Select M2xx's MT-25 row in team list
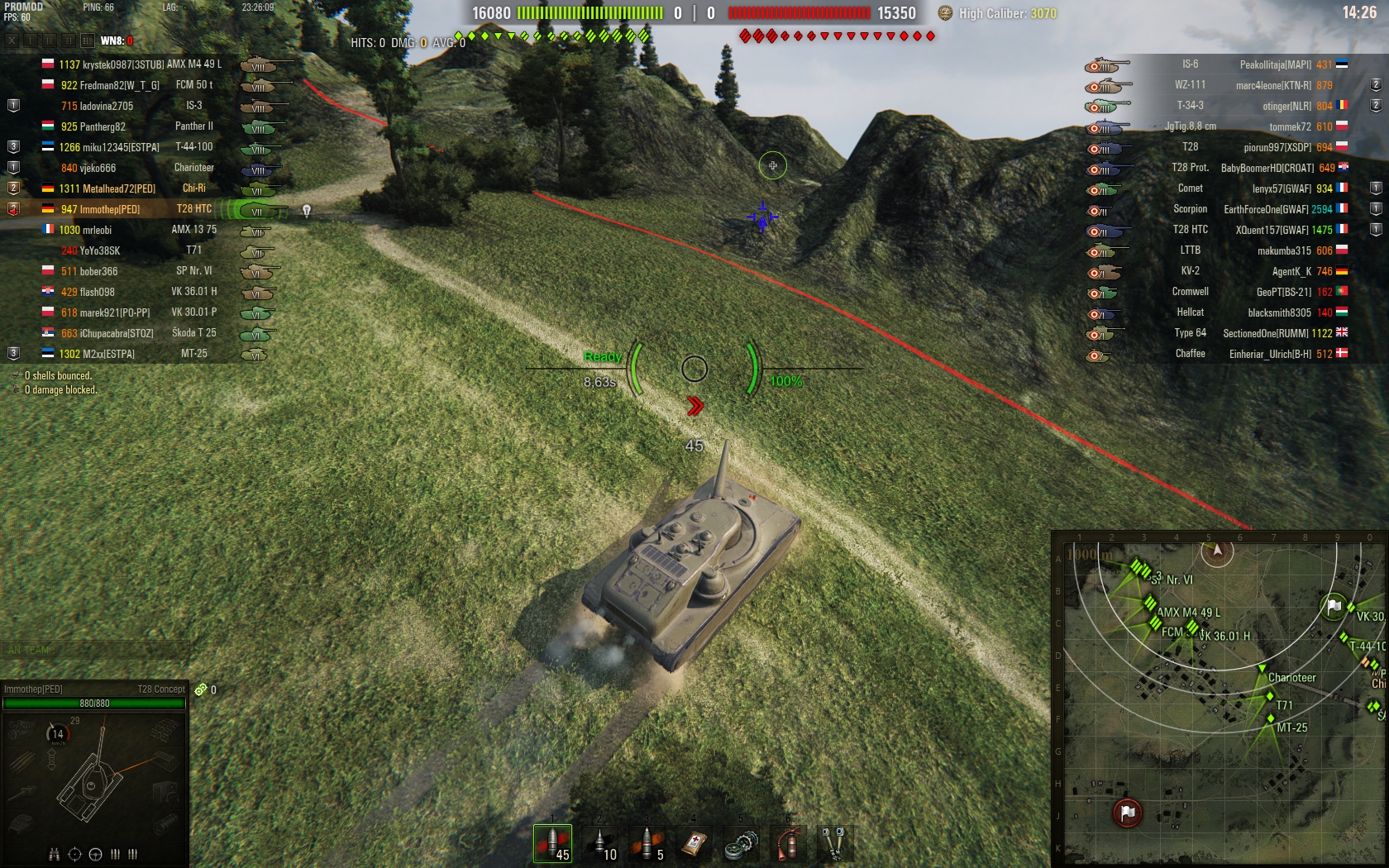The image size is (1389, 868). pyautogui.click(x=141, y=354)
